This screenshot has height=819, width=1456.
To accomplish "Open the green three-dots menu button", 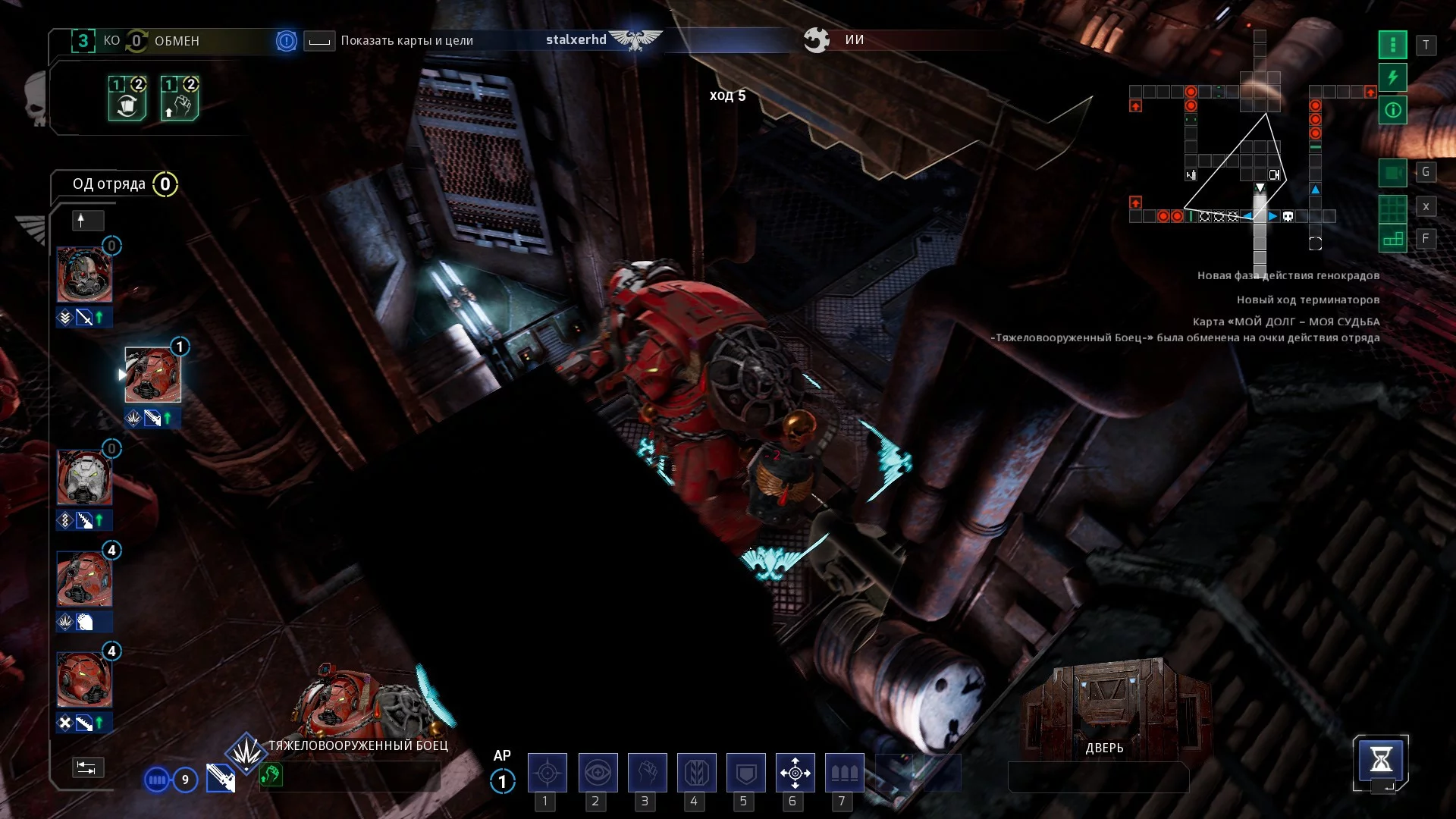I will pyautogui.click(x=1392, y=45).
